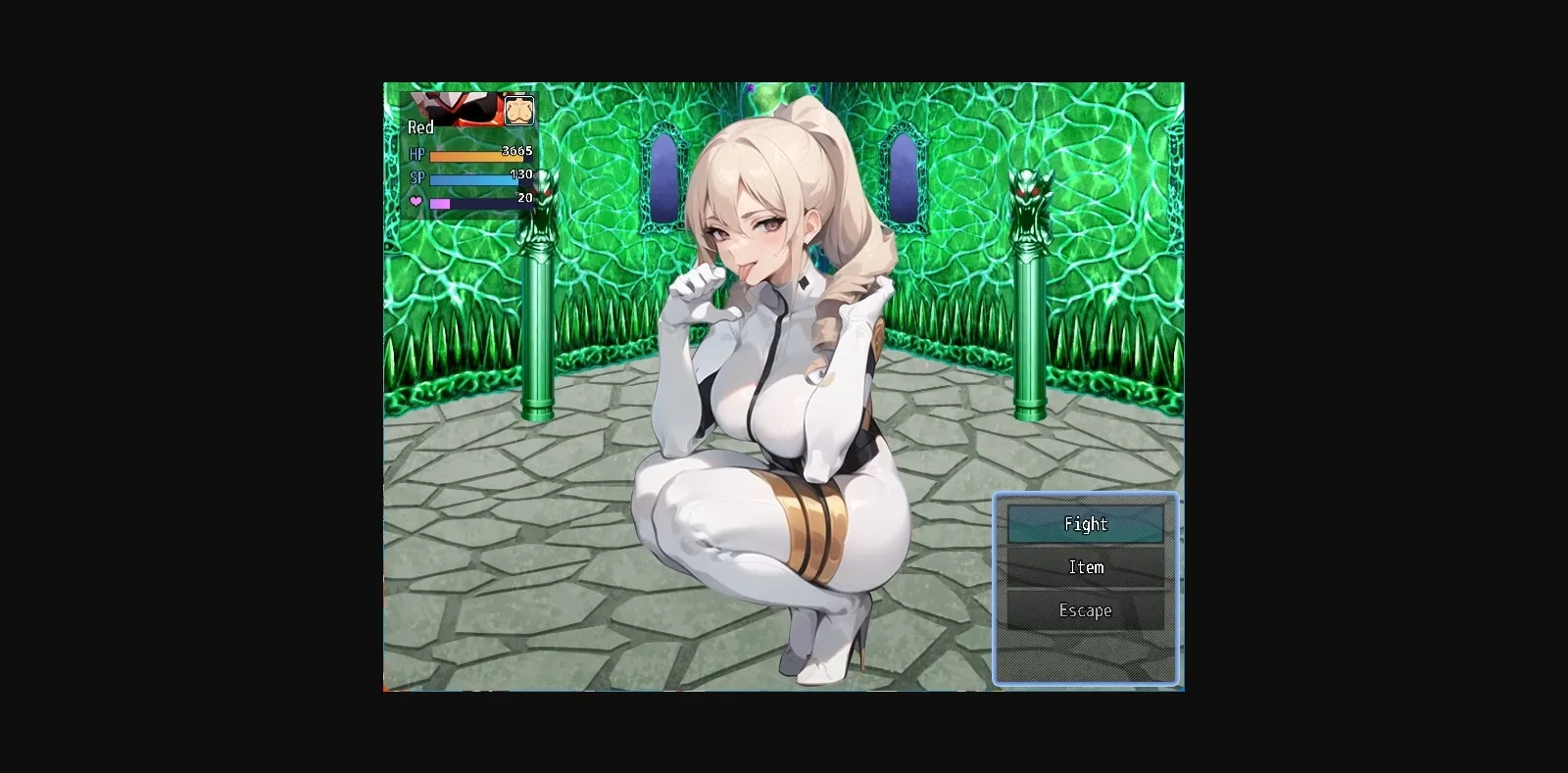Click the name Red in the status window
This screenshot has height=773, width=1568.
[420, 127]
